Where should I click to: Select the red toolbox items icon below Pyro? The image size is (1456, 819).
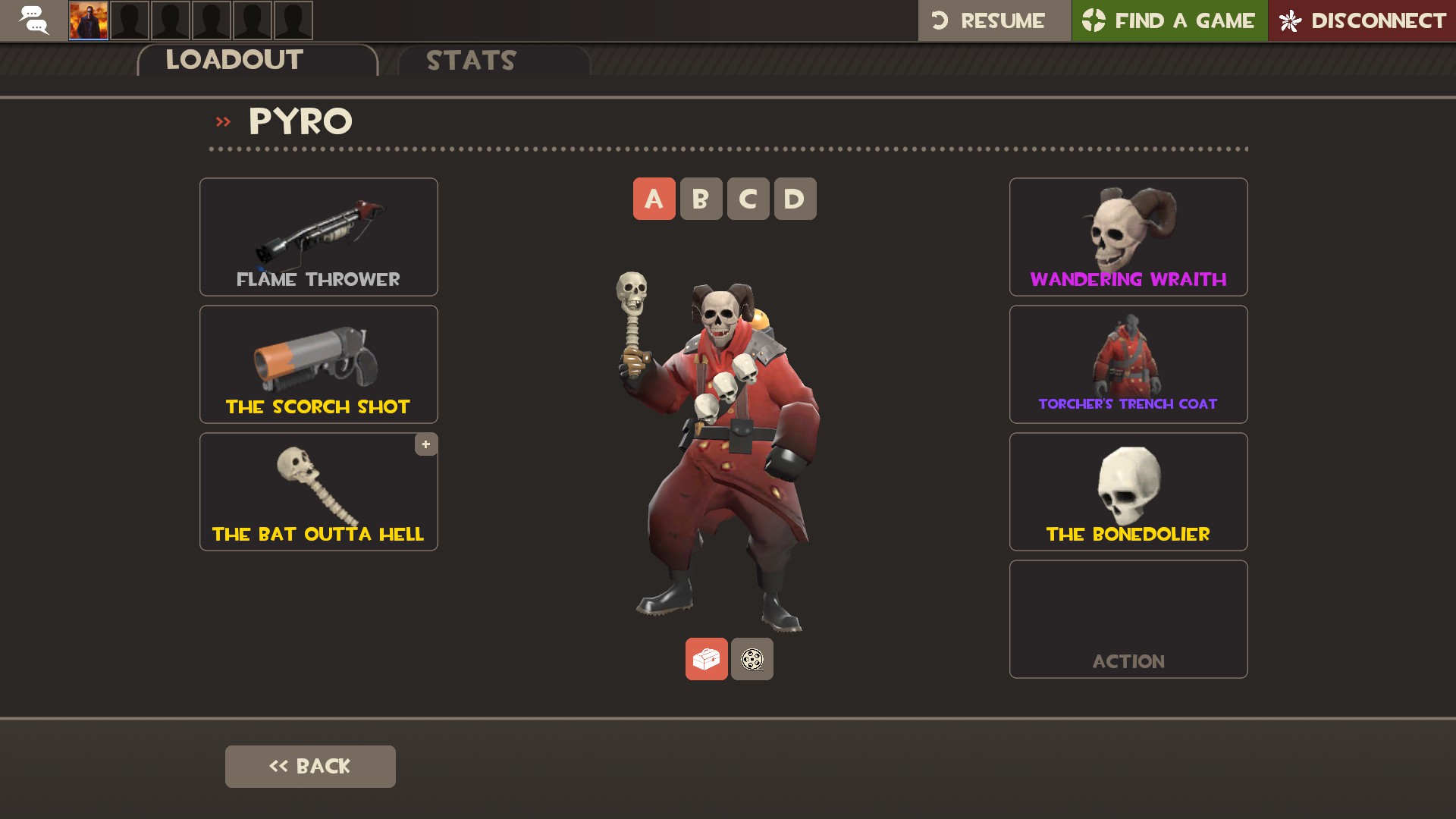[x=706, y=659]
